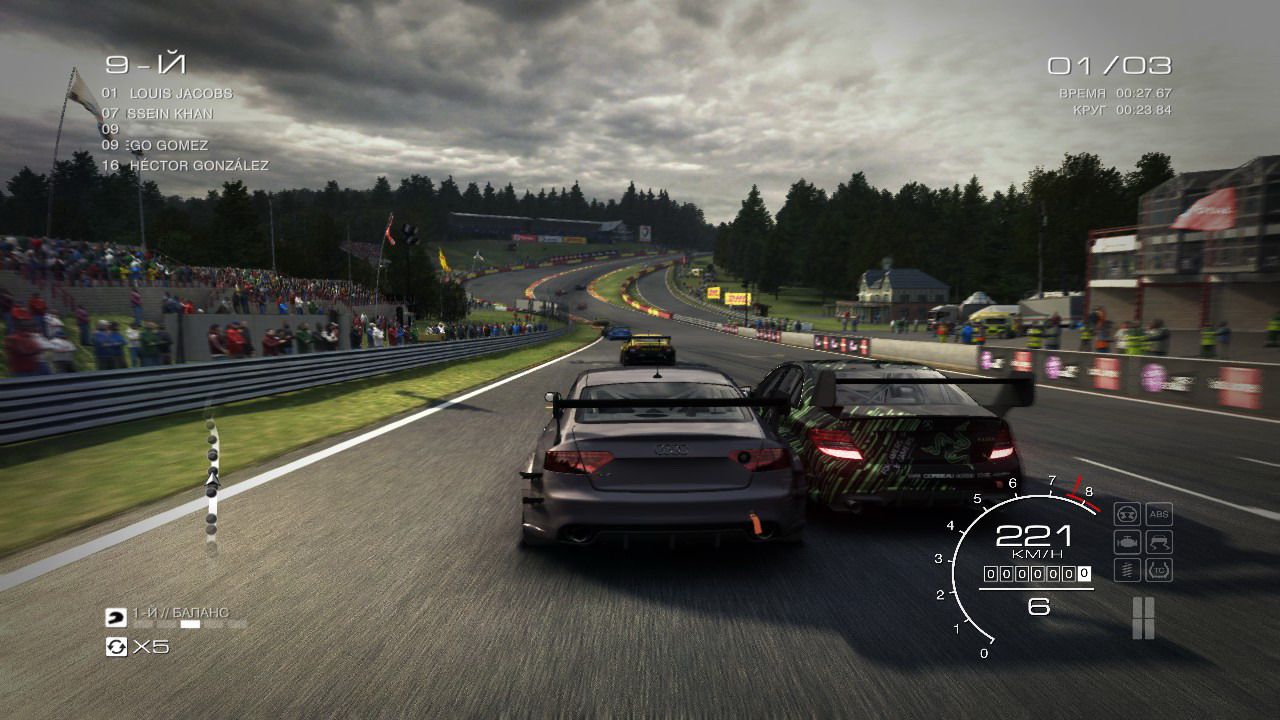Click the team balance order bar
This screenshot has width=1280, height=720.
189,624
